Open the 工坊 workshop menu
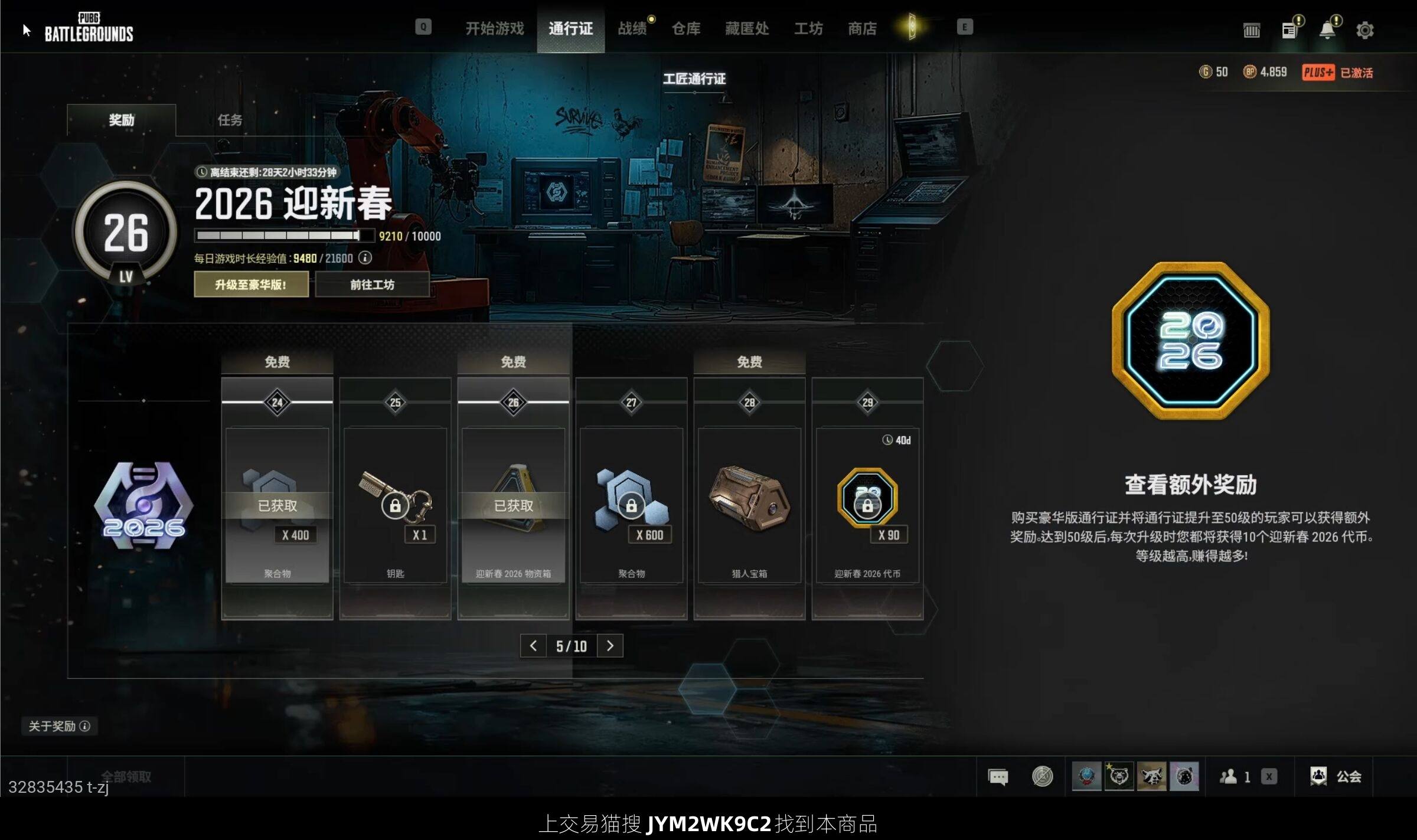 [x=808, y=28]
